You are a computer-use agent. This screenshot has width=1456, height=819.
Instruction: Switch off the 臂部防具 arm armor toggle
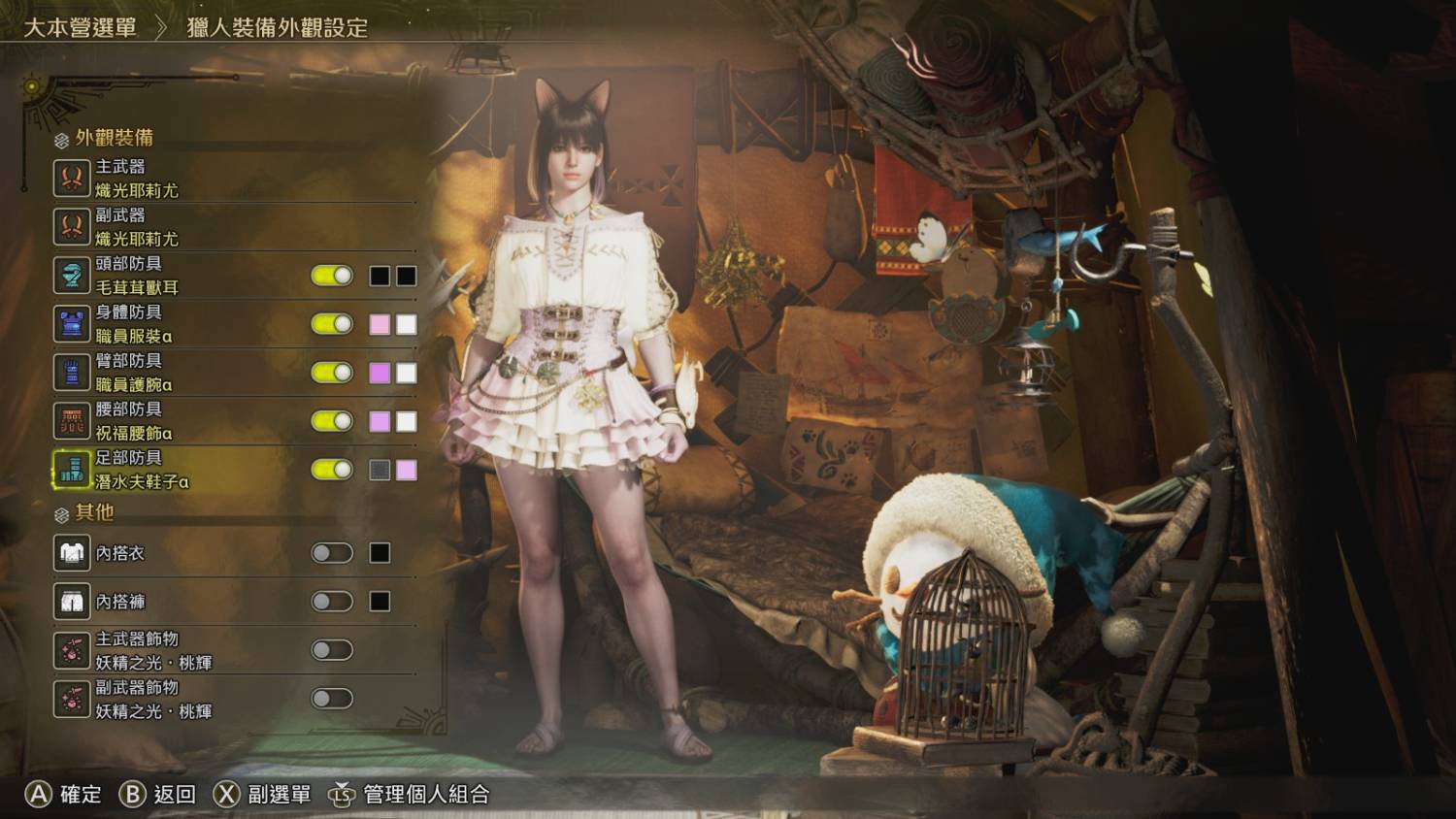point(332,373)
